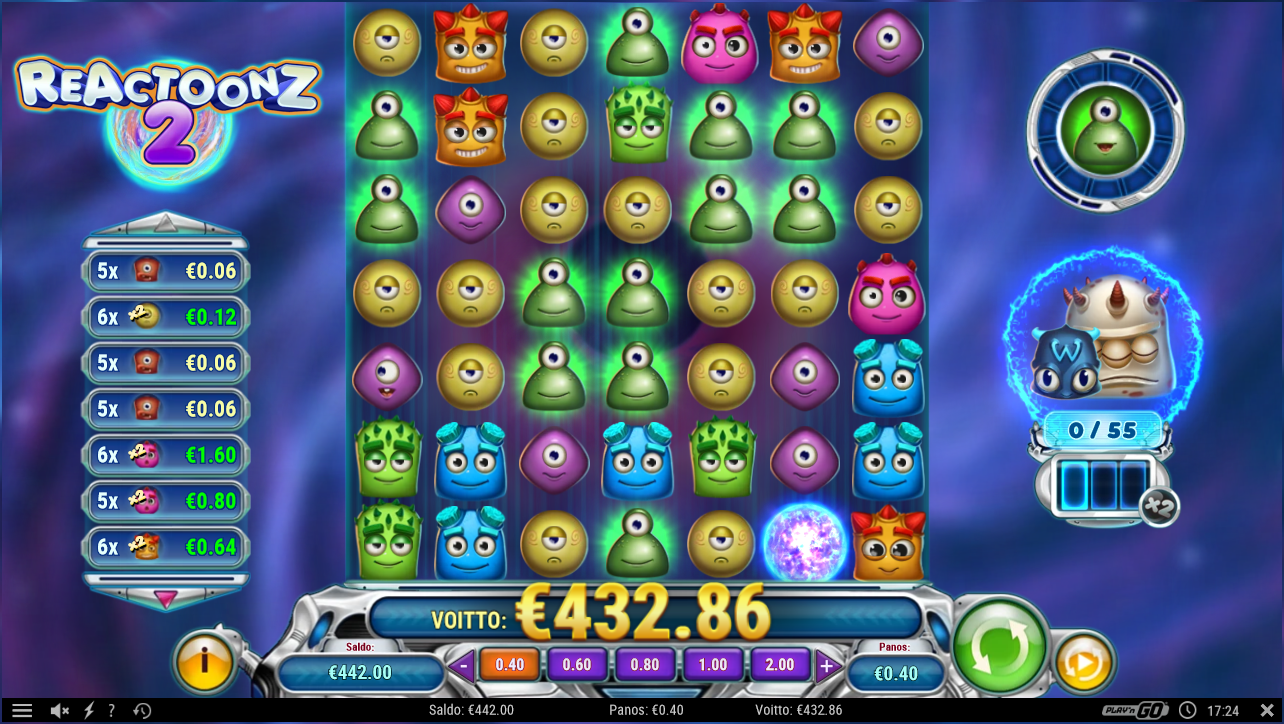Viewport: 1284px width, 724px height.
Task: Click the 5x red 0.06 win entry
Action: click(x=165, y=270)
